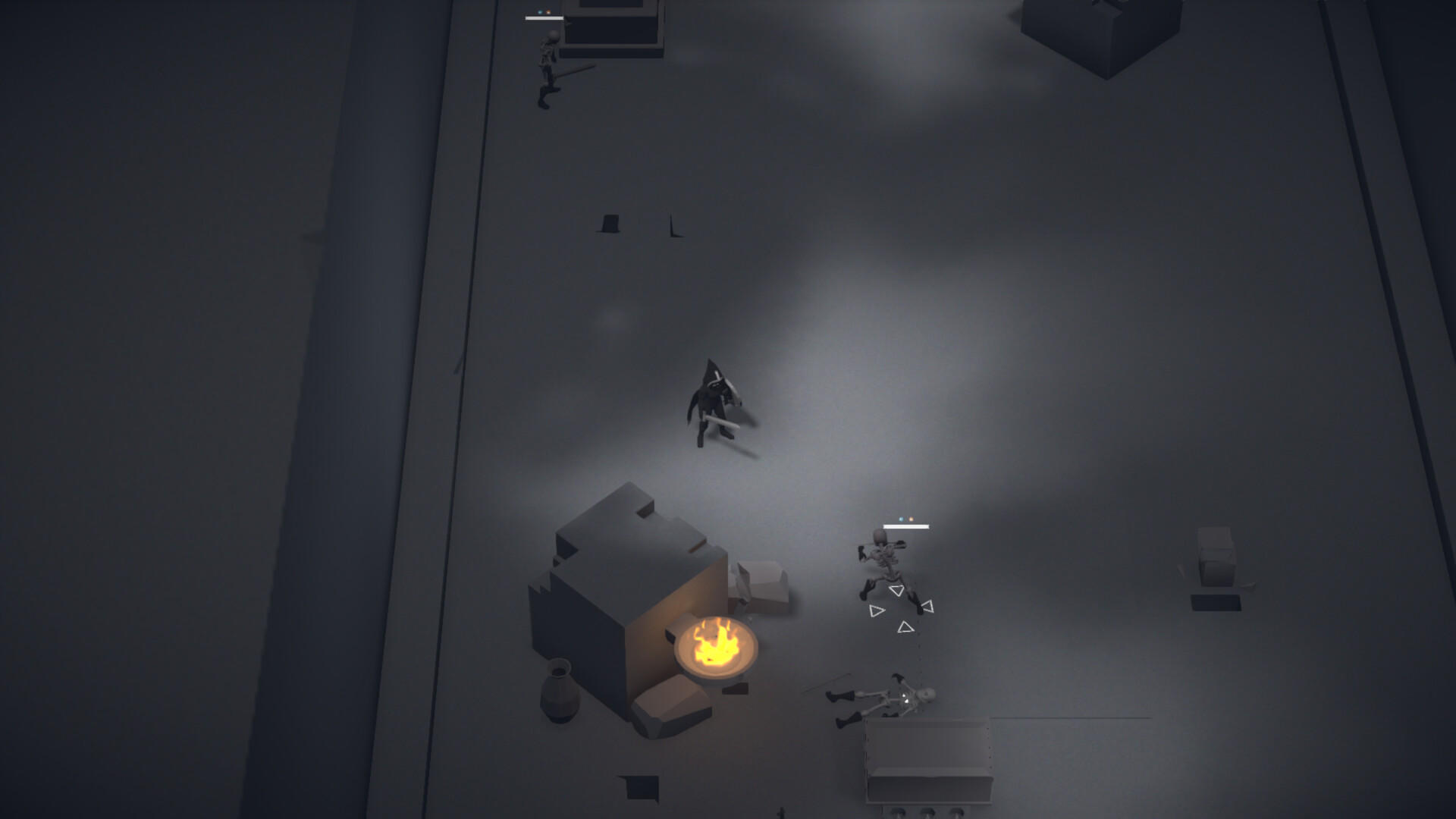Select the topmost triangle marker near the skeleton

coord(898,590)
